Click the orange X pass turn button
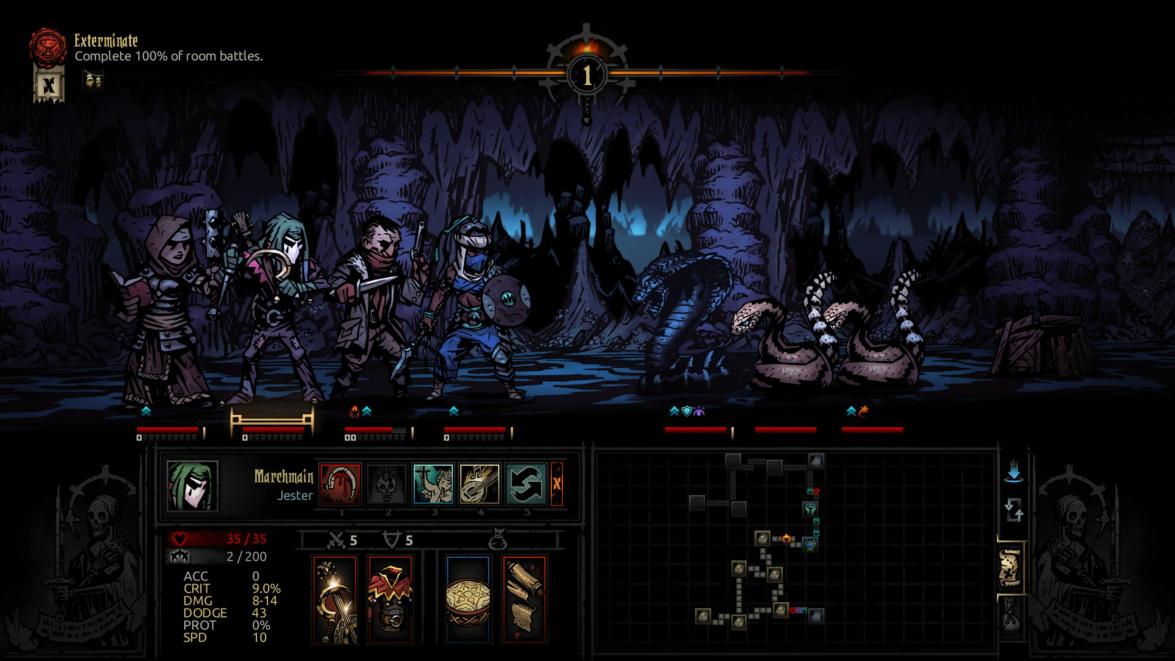Image resolution: width=1175 pixels, height=661 pixels. pos(557,484)
